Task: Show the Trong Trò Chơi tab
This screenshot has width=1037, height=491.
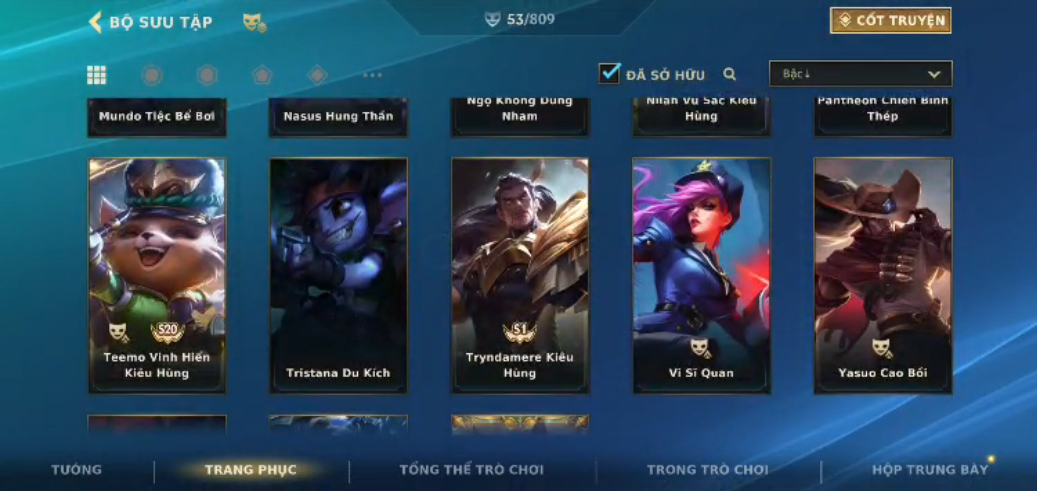Action: click(707, 470)
